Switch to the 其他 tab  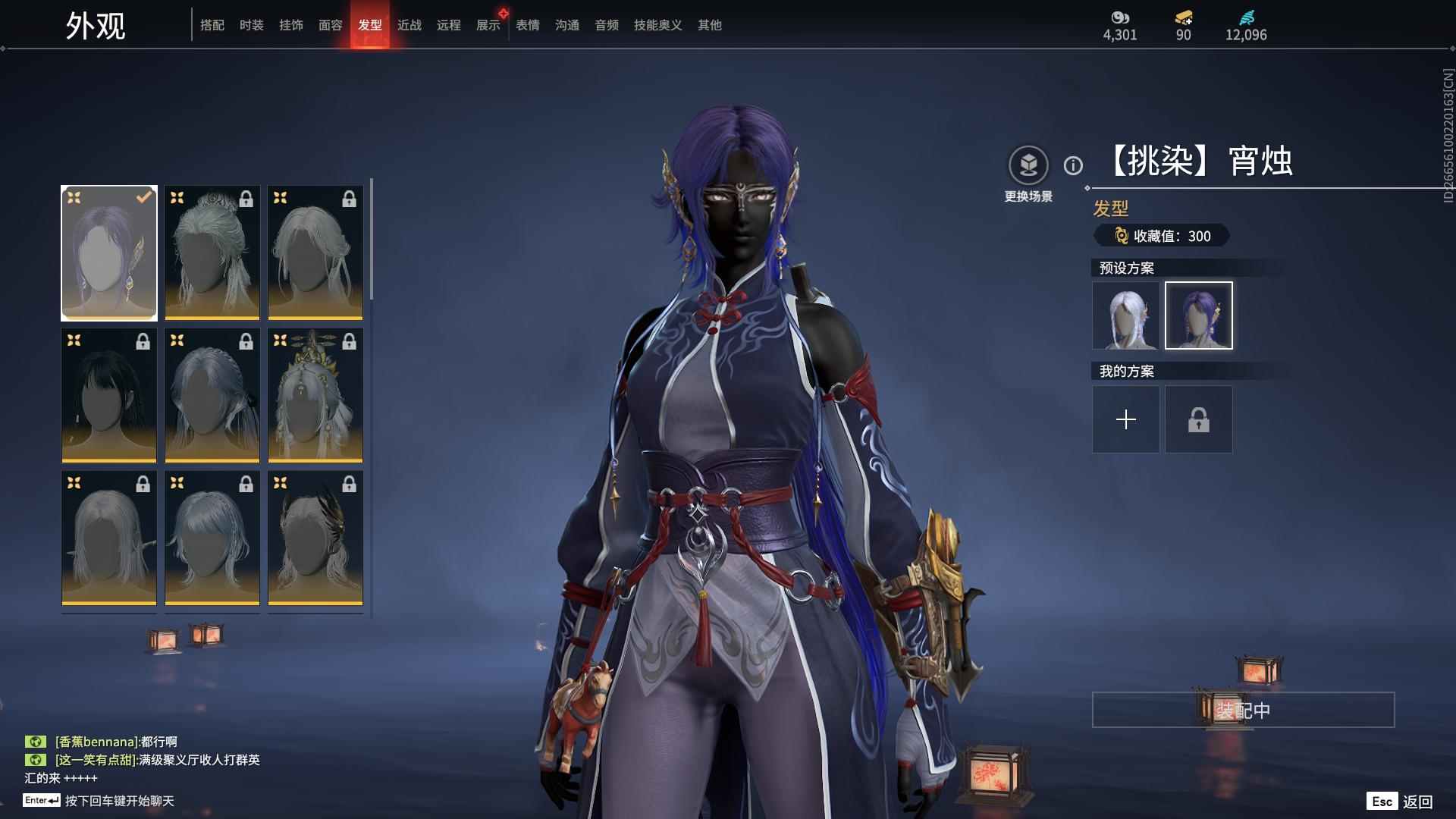tap(709, 25)
